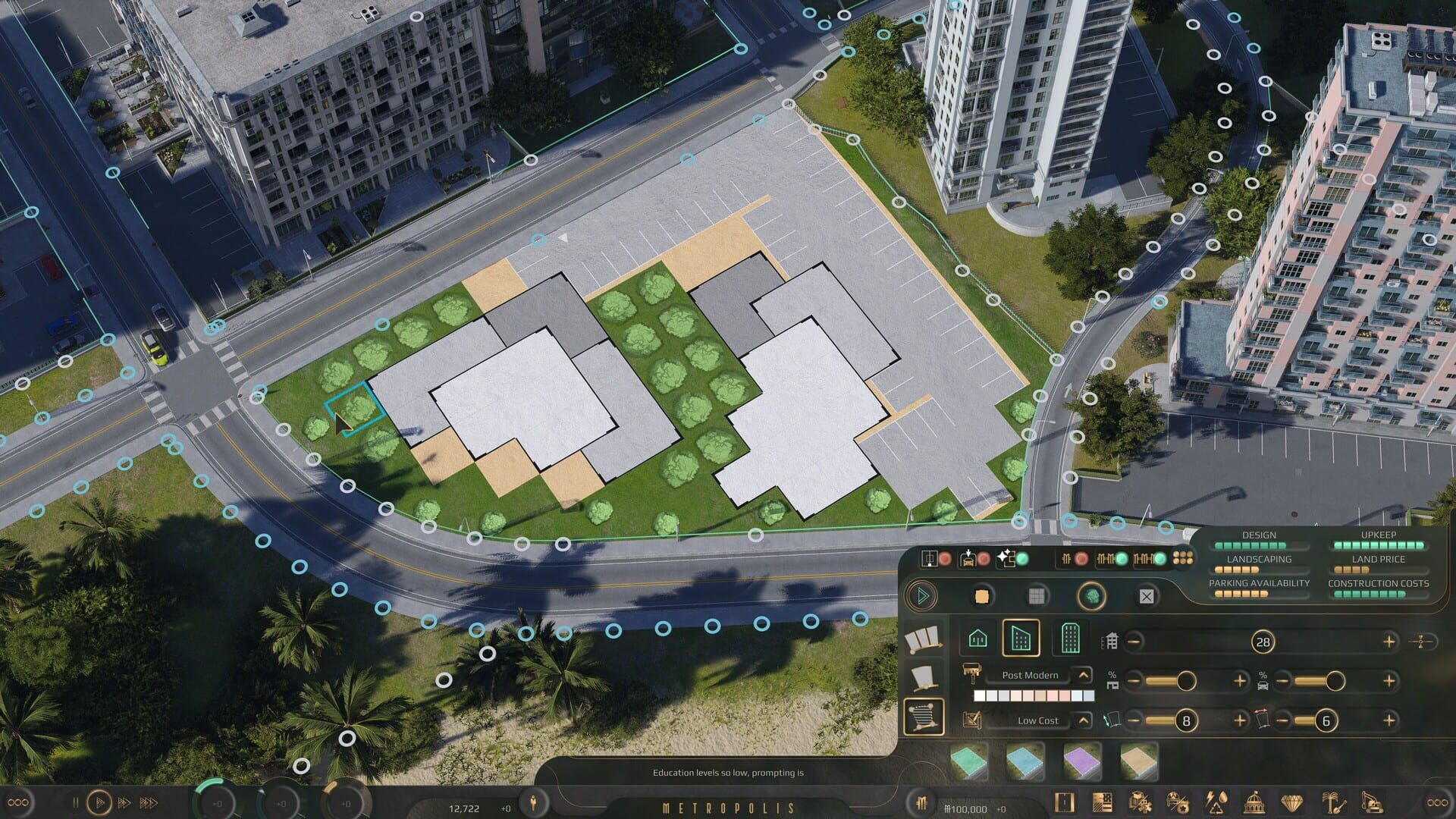Click the excavator terraforming icon
Screen dimensions: 1456x819
(x=1372, y=800)
